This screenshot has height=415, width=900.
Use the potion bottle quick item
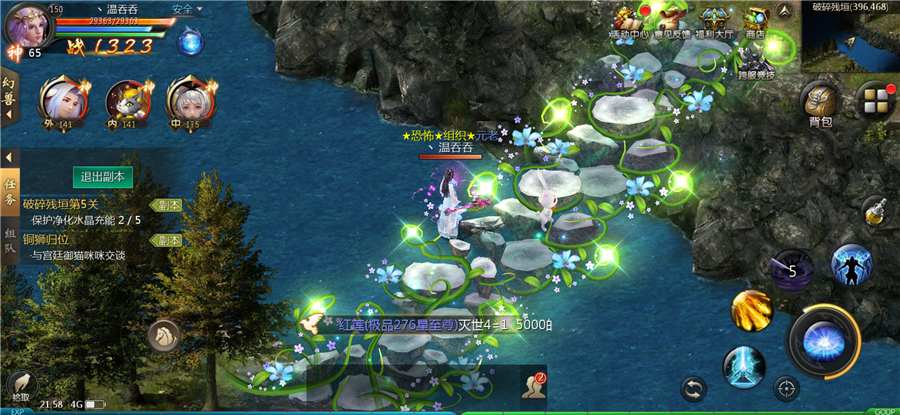(x=874, y=210)
